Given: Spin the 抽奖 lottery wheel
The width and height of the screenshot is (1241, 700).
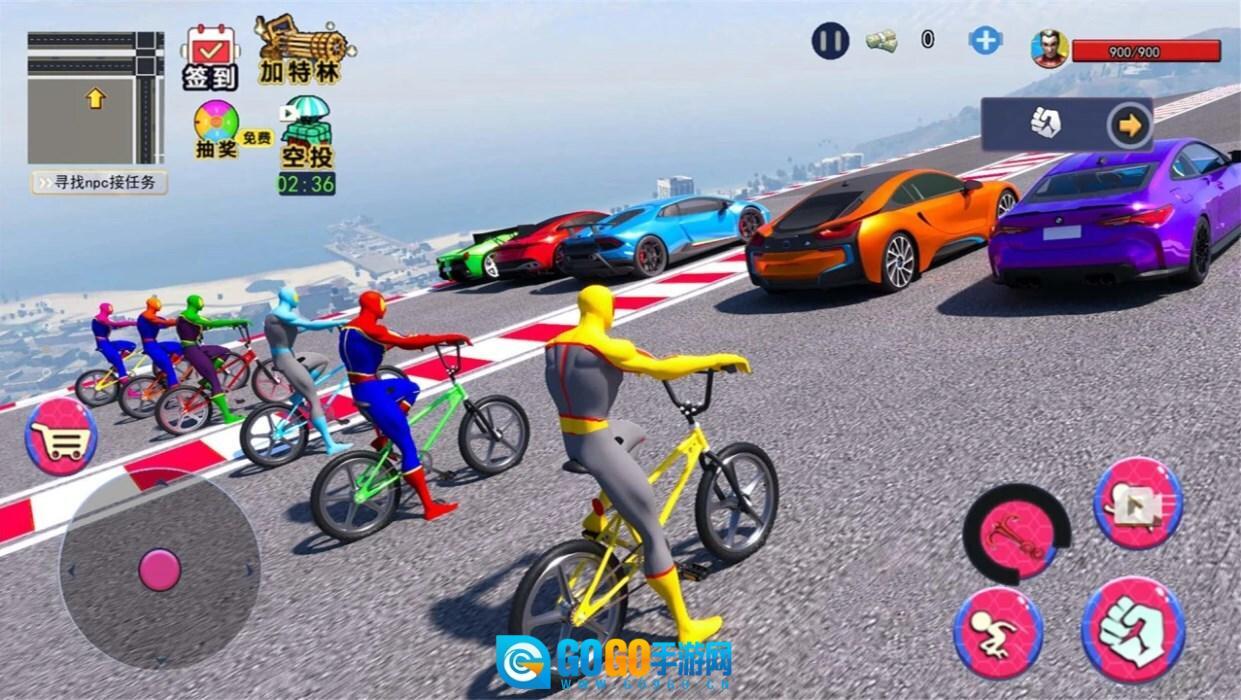Looking at the screenshot, I should (x=217, y=129).
